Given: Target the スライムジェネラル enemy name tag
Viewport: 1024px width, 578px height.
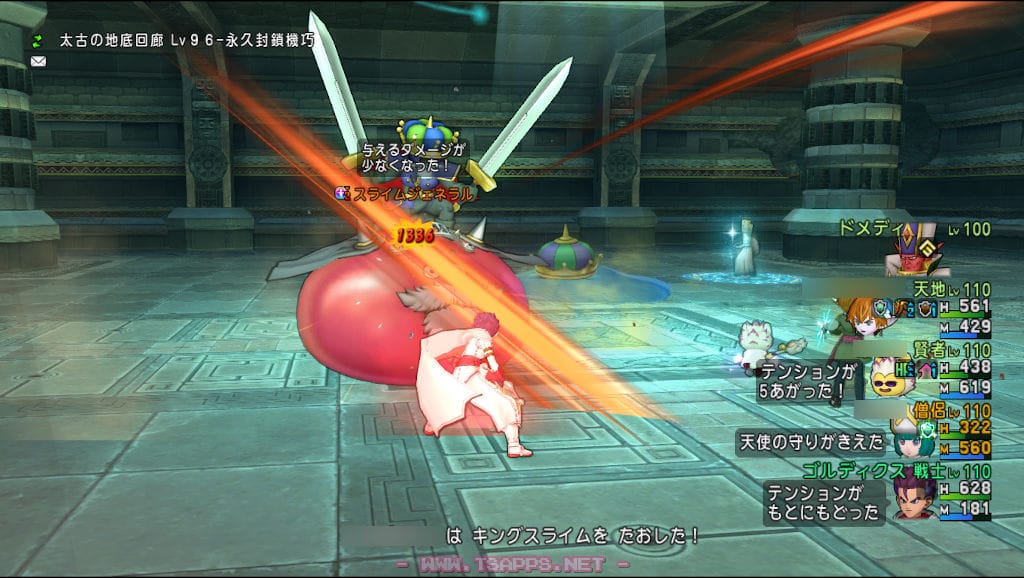Looking at the screenshot, I should [x=410, y=194].
